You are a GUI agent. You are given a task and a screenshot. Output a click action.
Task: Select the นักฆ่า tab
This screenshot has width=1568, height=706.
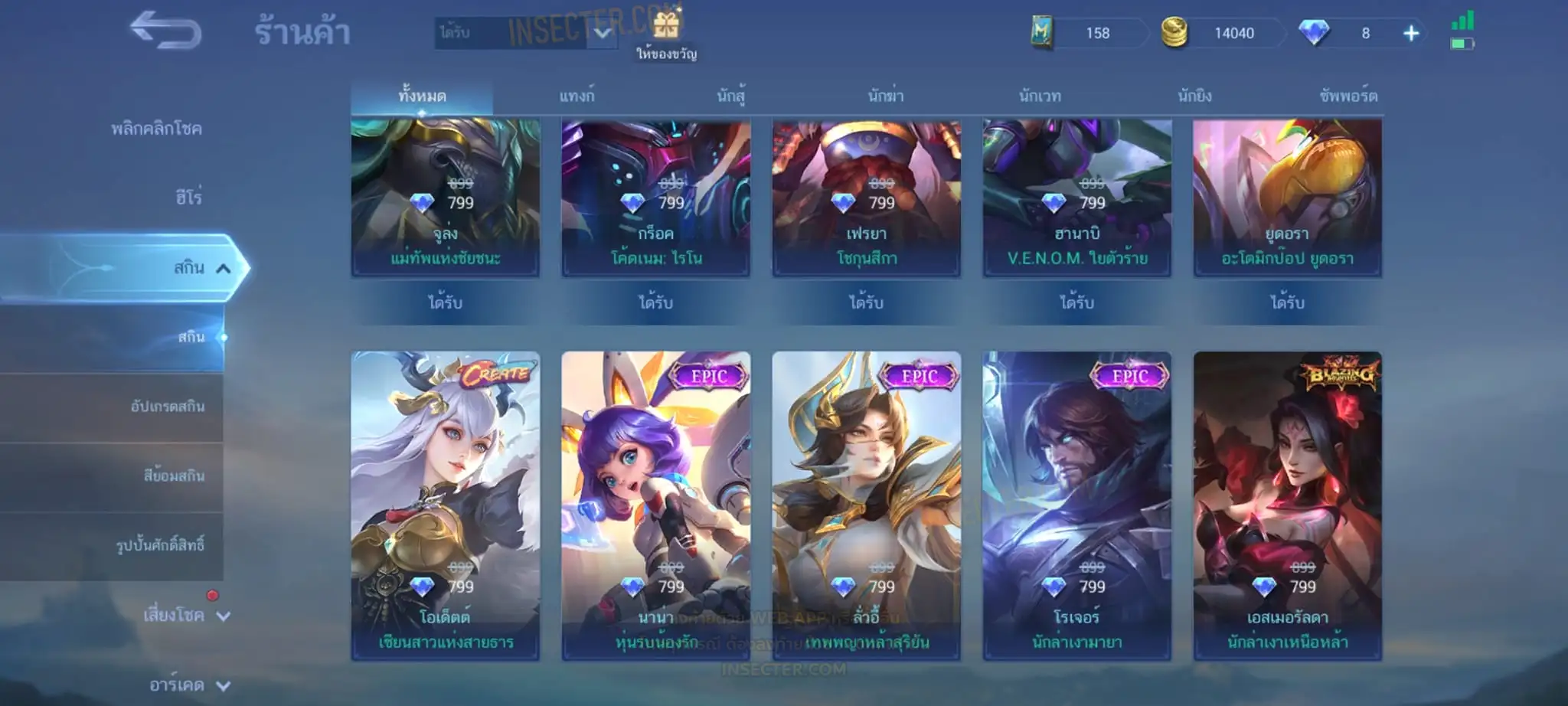pyautogui.click(x=886, y=96)
